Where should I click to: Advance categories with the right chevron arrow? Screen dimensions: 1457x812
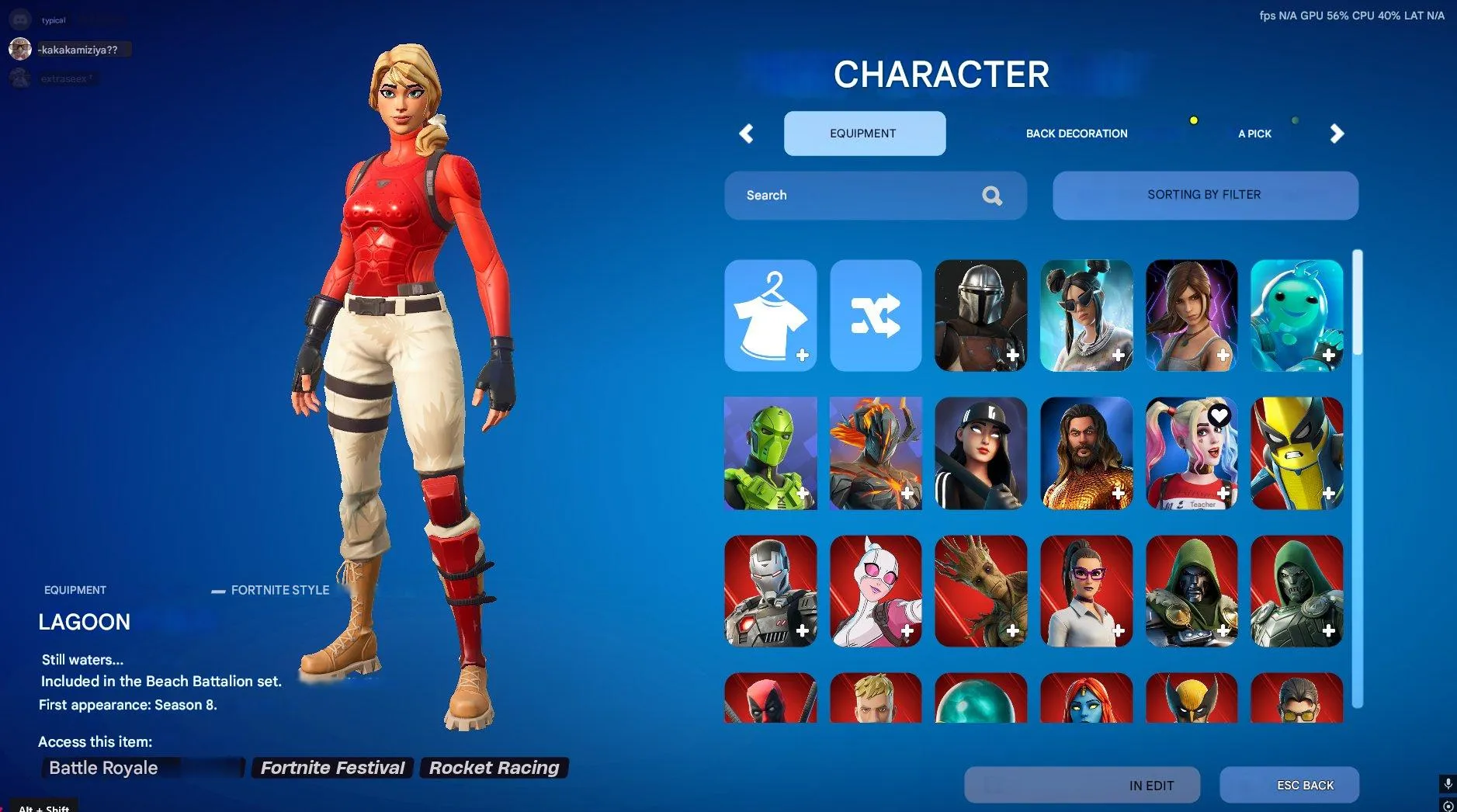click(x=1338, y=134)
